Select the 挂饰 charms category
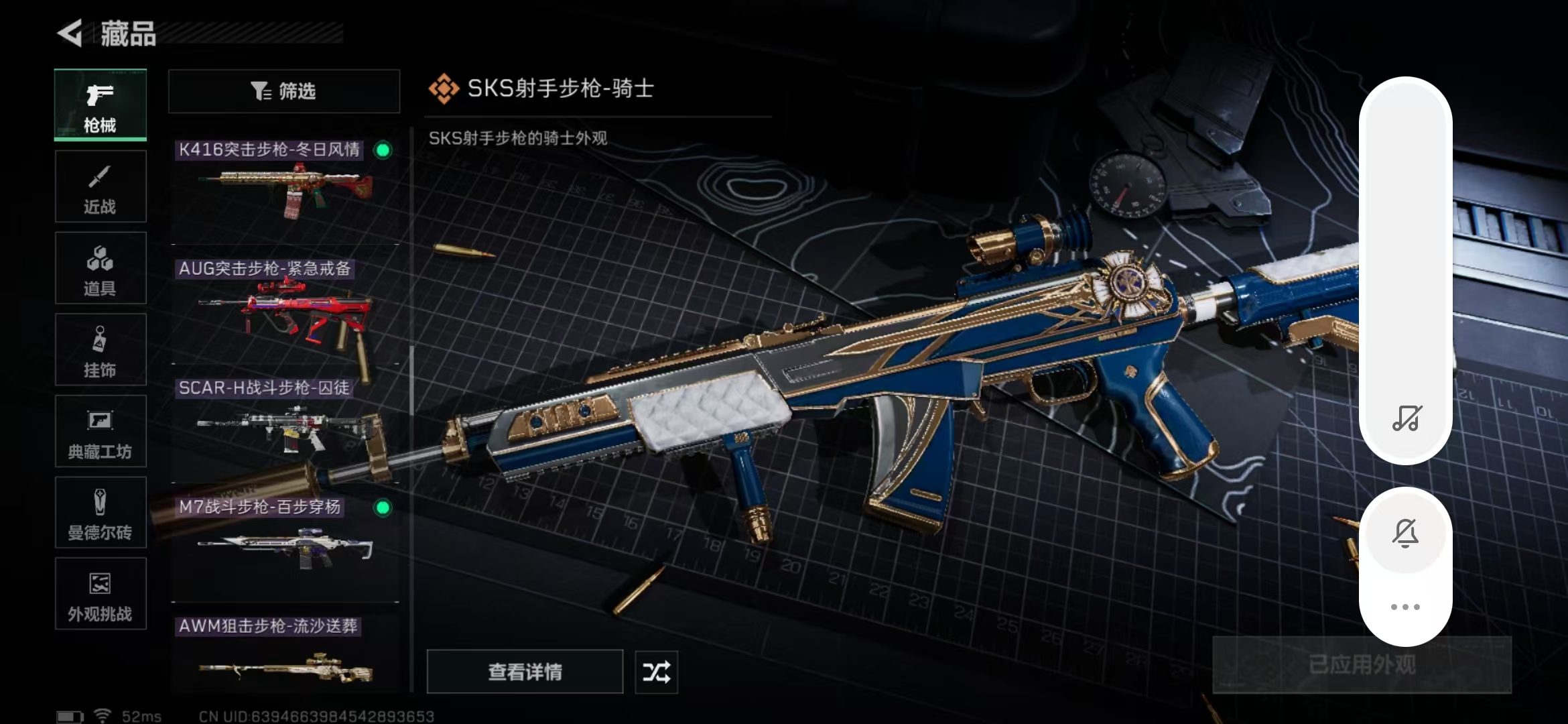Viewport: 1568px width, 724px height. click(100, 350)
